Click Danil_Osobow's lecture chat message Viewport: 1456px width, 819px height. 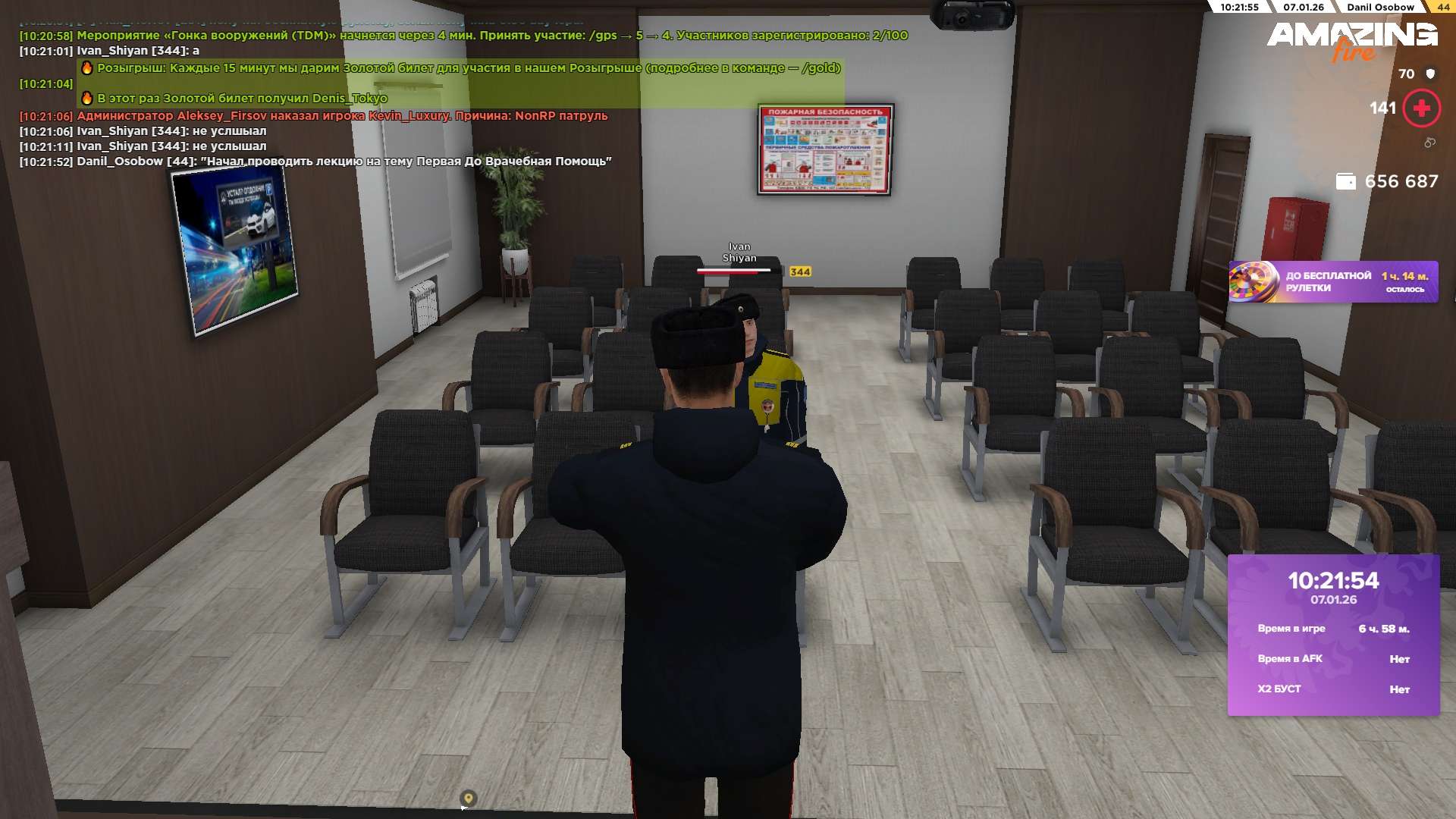(x=344, y=162)
